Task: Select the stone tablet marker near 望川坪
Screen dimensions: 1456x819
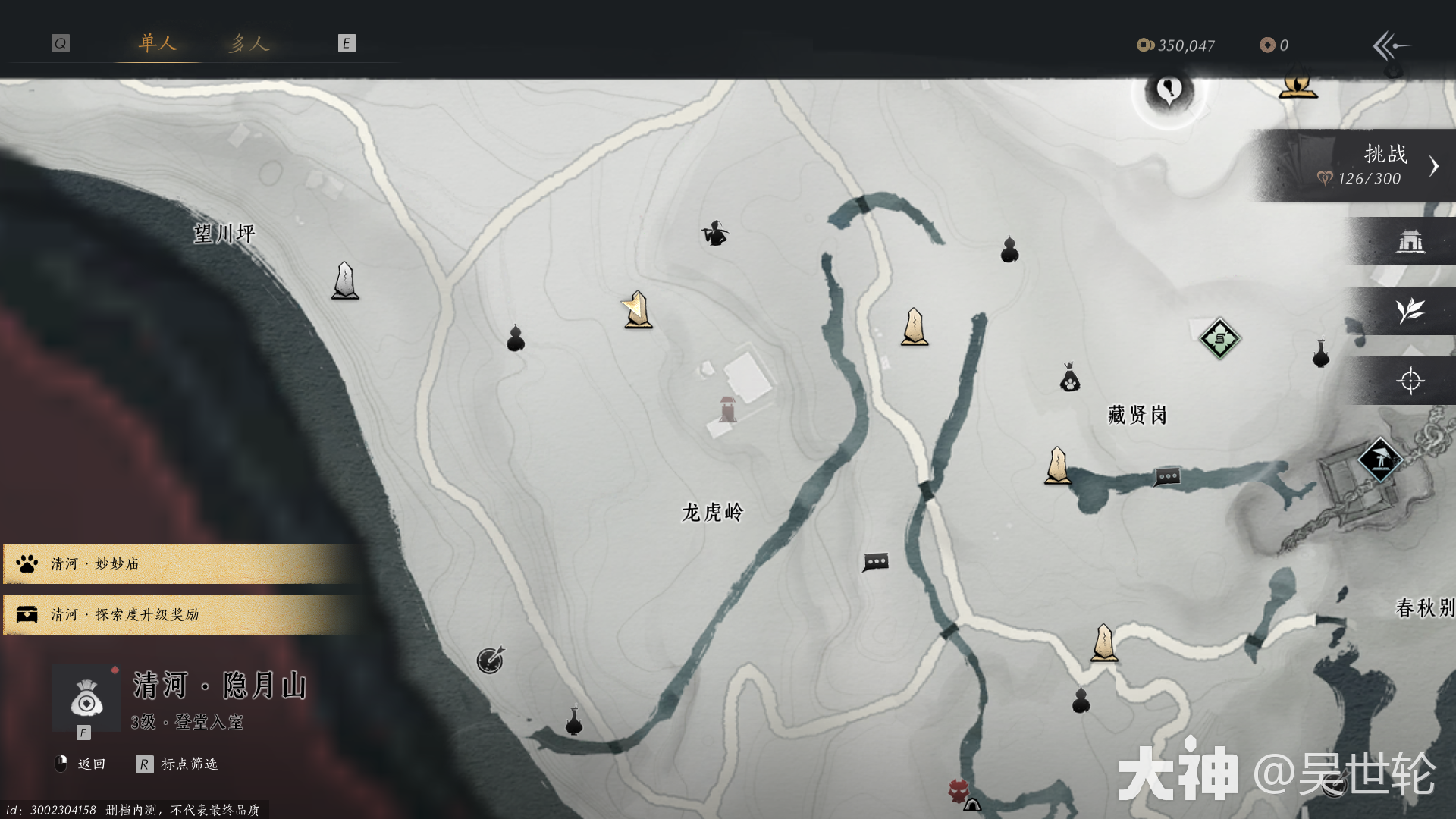Action: [345, 280]
